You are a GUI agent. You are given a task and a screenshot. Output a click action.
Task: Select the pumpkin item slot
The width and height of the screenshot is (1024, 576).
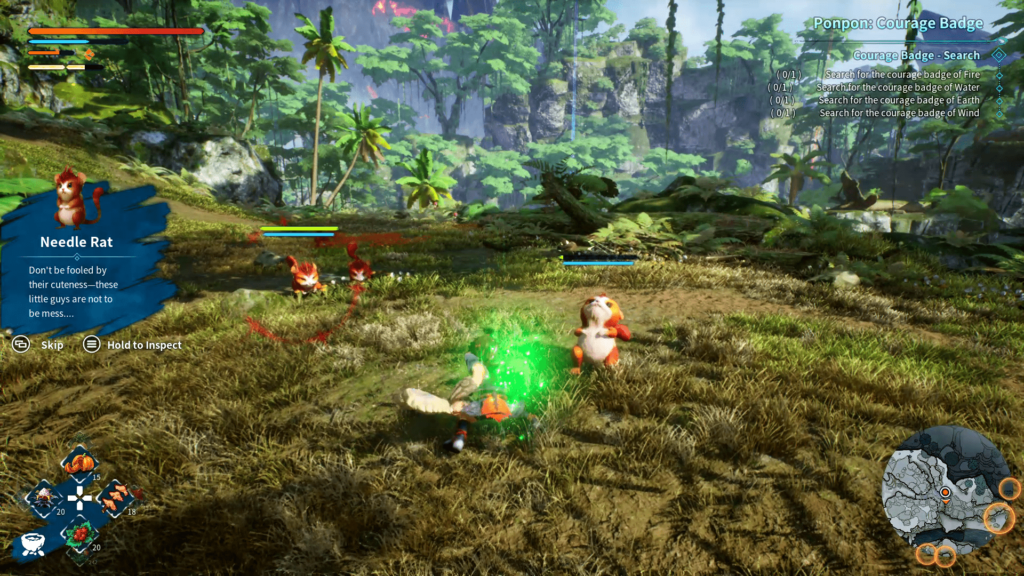click(x=79, y=463)
